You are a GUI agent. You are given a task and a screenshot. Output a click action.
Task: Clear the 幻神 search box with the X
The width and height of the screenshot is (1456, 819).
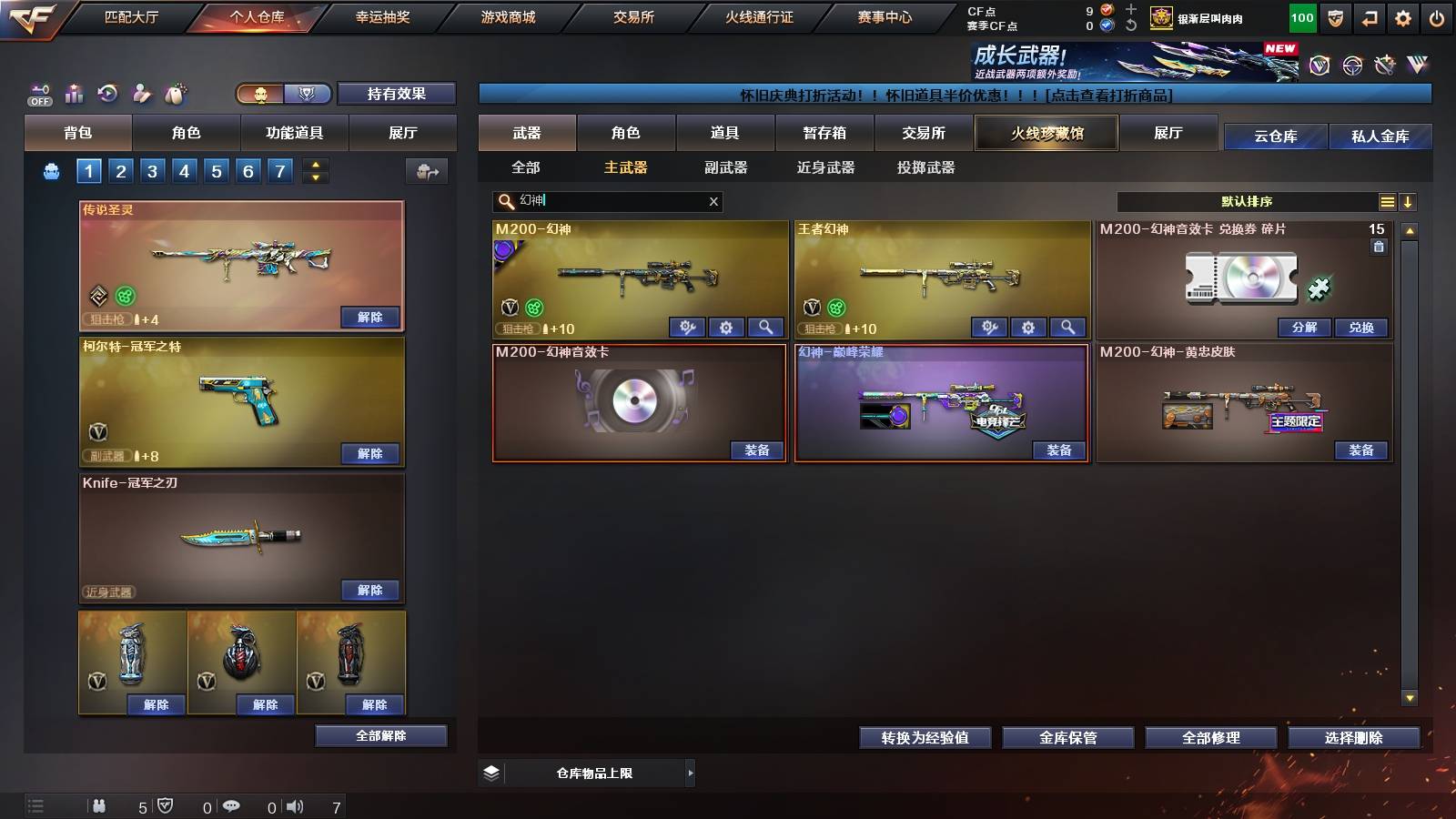(713, 201)
